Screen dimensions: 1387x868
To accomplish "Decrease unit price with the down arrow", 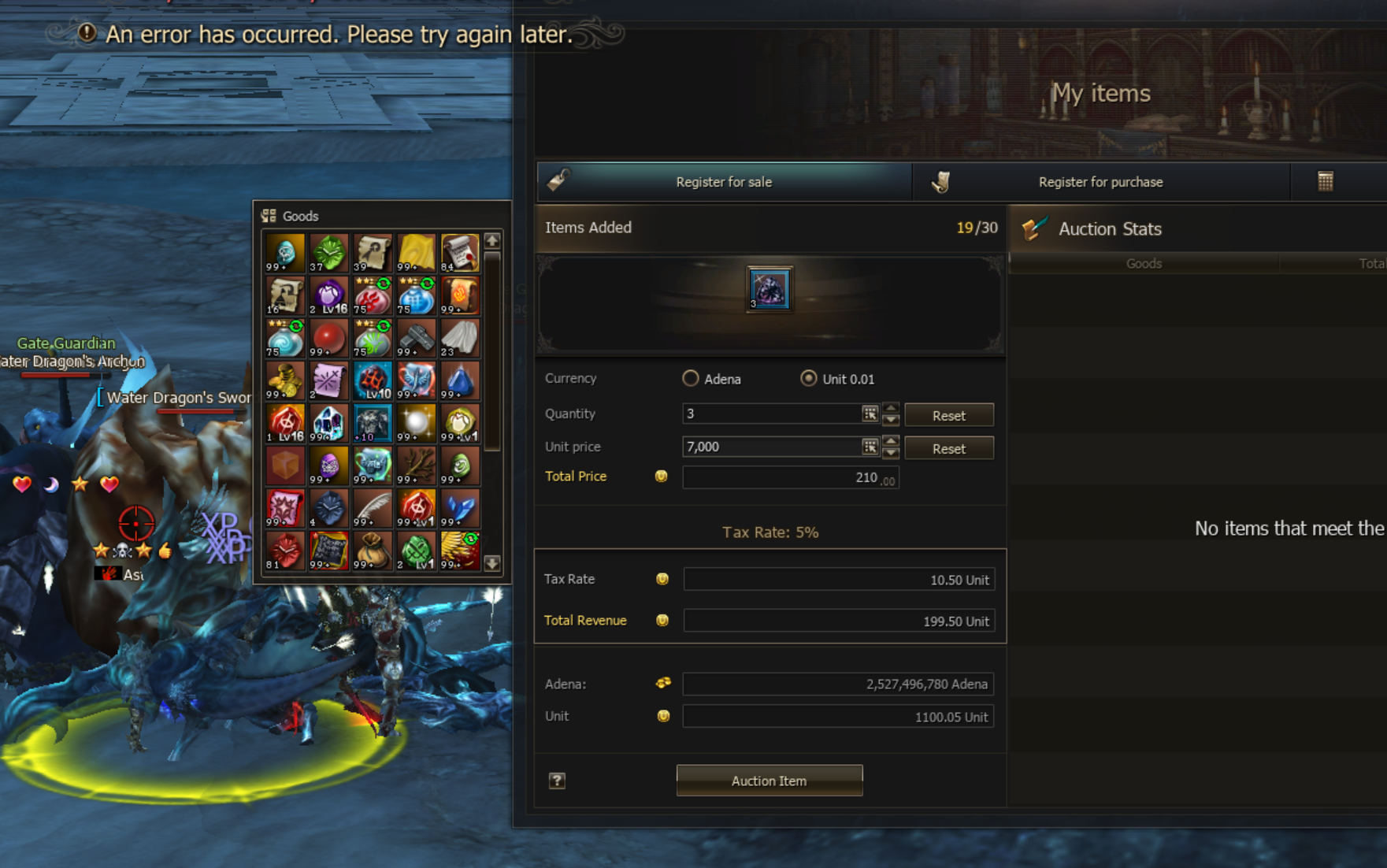I will tap(891, 453).
